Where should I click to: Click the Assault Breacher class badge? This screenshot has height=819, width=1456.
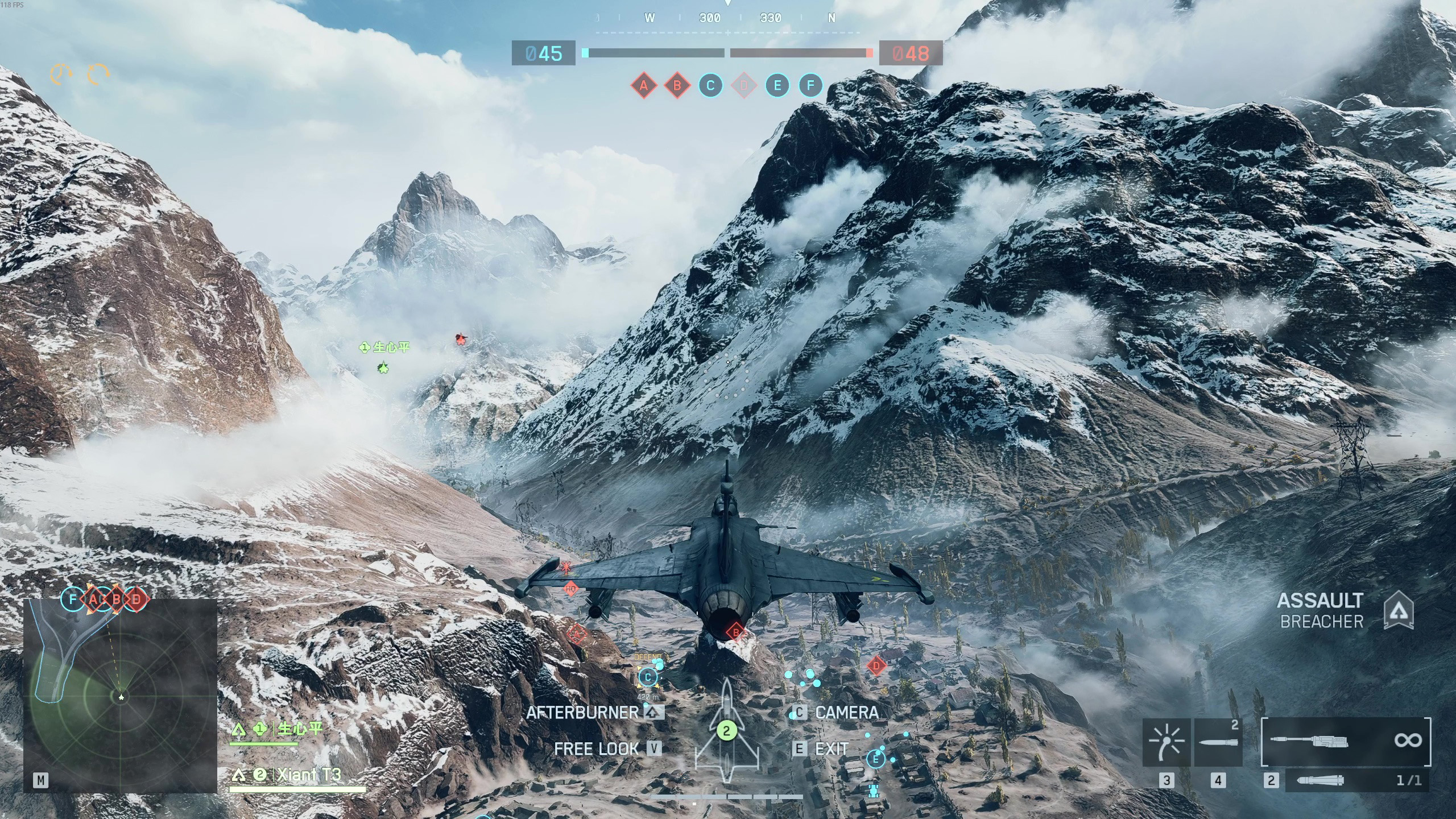tap(1398, 611)
